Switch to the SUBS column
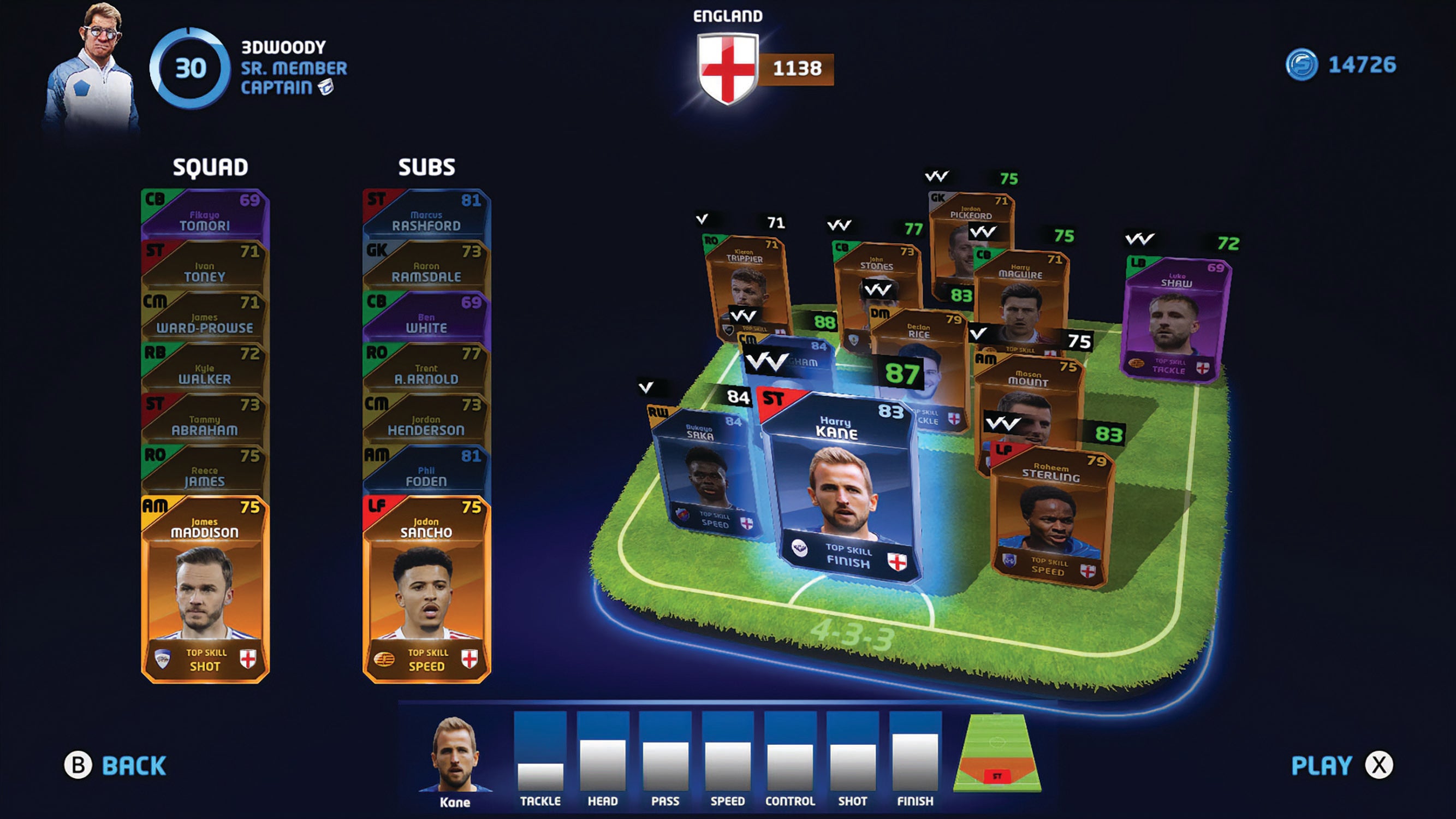Image resolution: width=1456 pixels, height=819 pixels. [426, 167]
